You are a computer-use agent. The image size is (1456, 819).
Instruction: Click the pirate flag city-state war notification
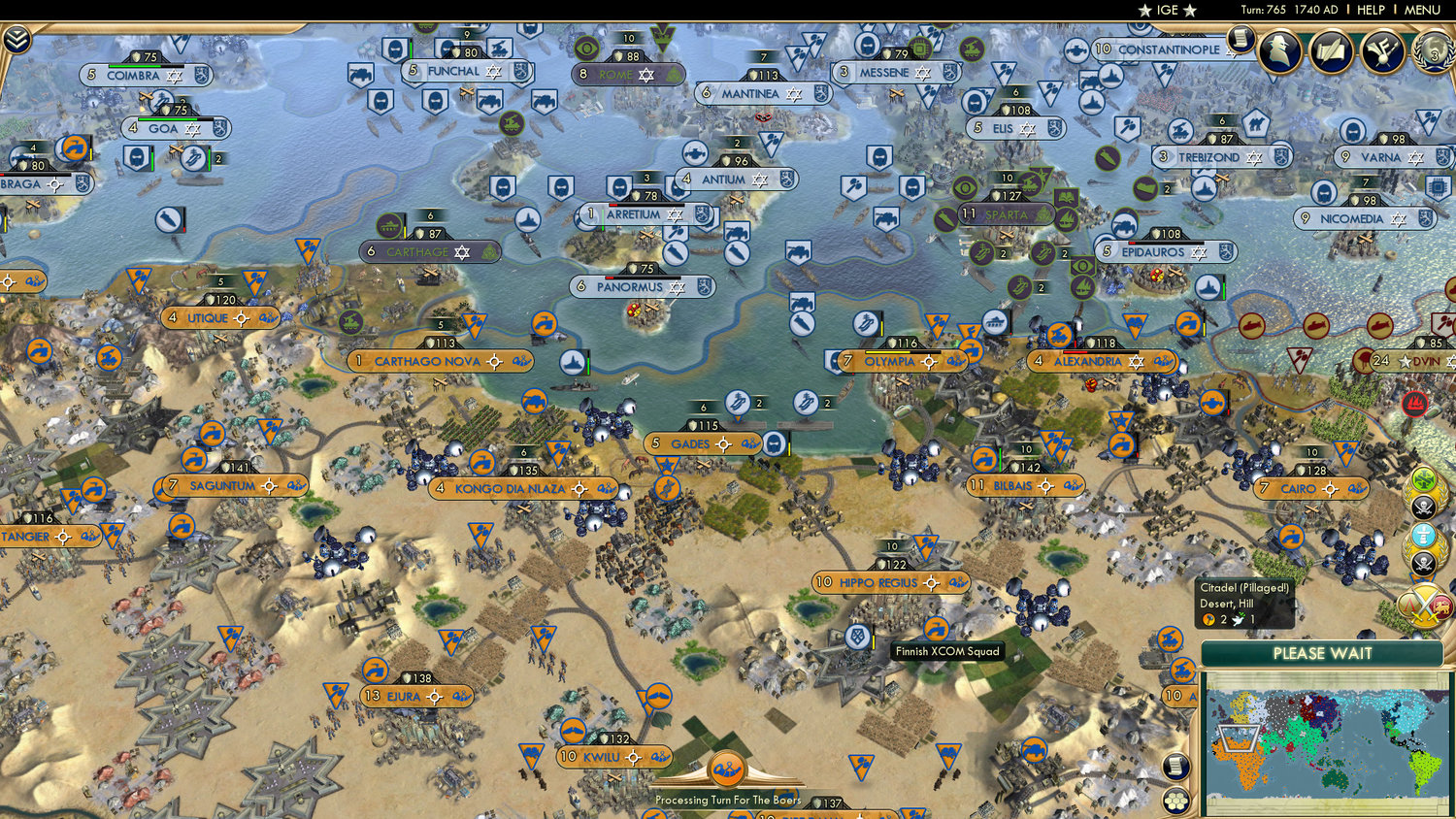(1422, 505)
